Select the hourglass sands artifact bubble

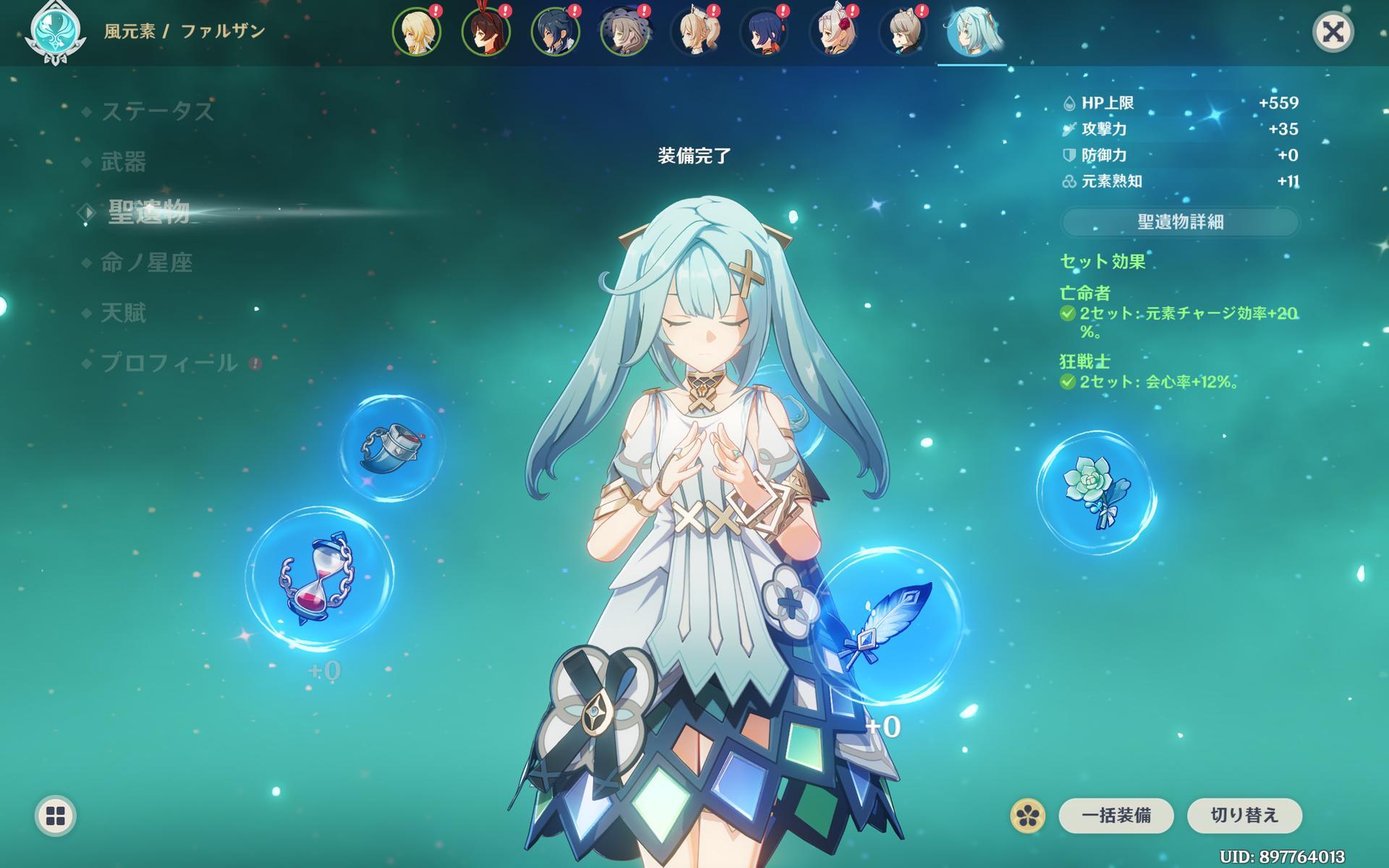[x=319, y=579]
